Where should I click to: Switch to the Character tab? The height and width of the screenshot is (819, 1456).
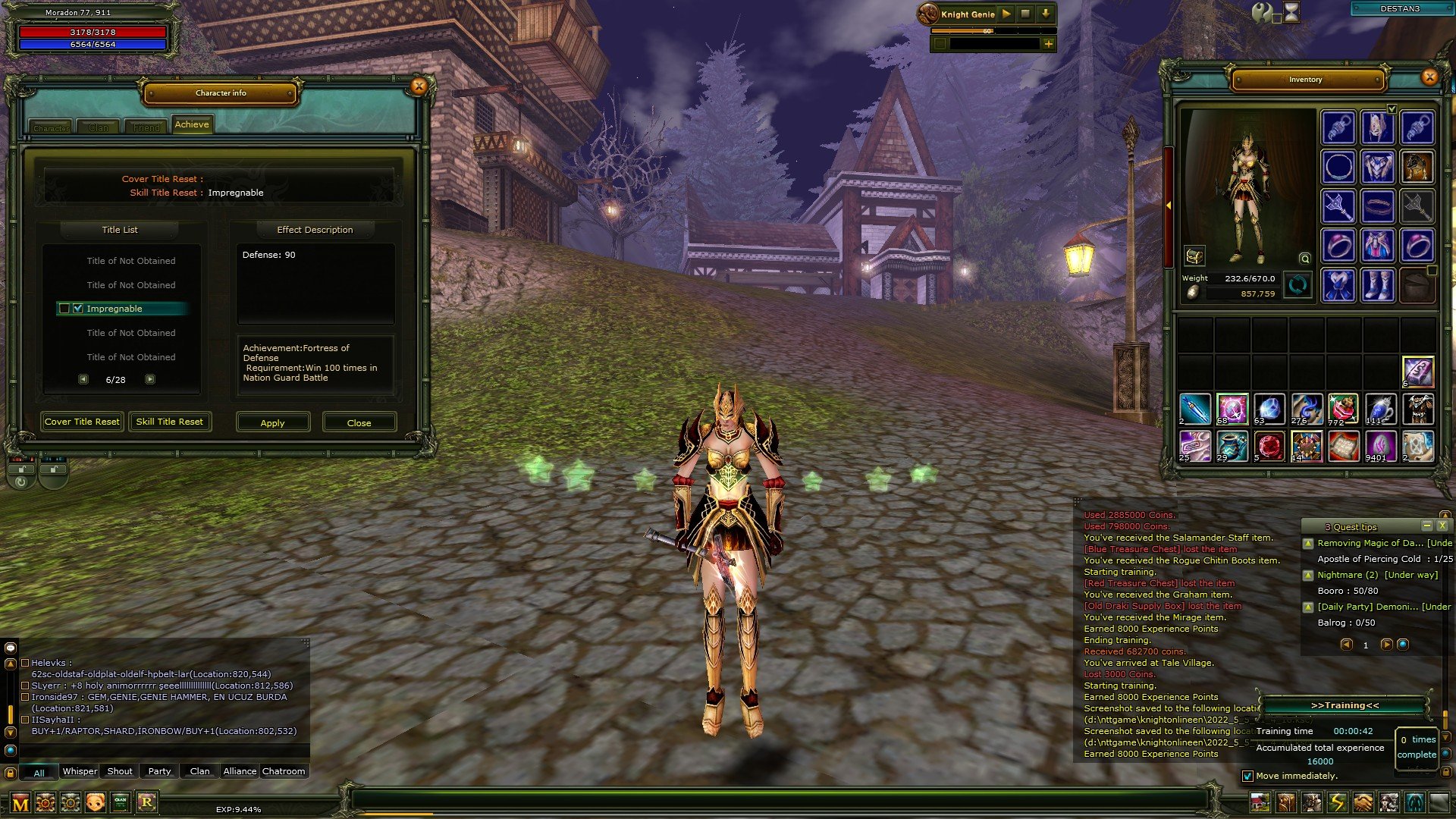[x=52, y=127]
